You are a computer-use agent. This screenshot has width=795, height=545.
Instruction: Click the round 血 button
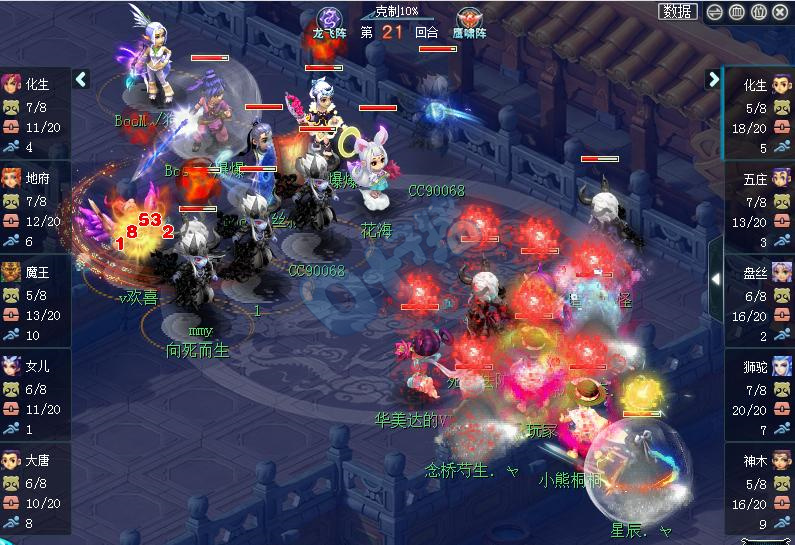tap(736, 12)
